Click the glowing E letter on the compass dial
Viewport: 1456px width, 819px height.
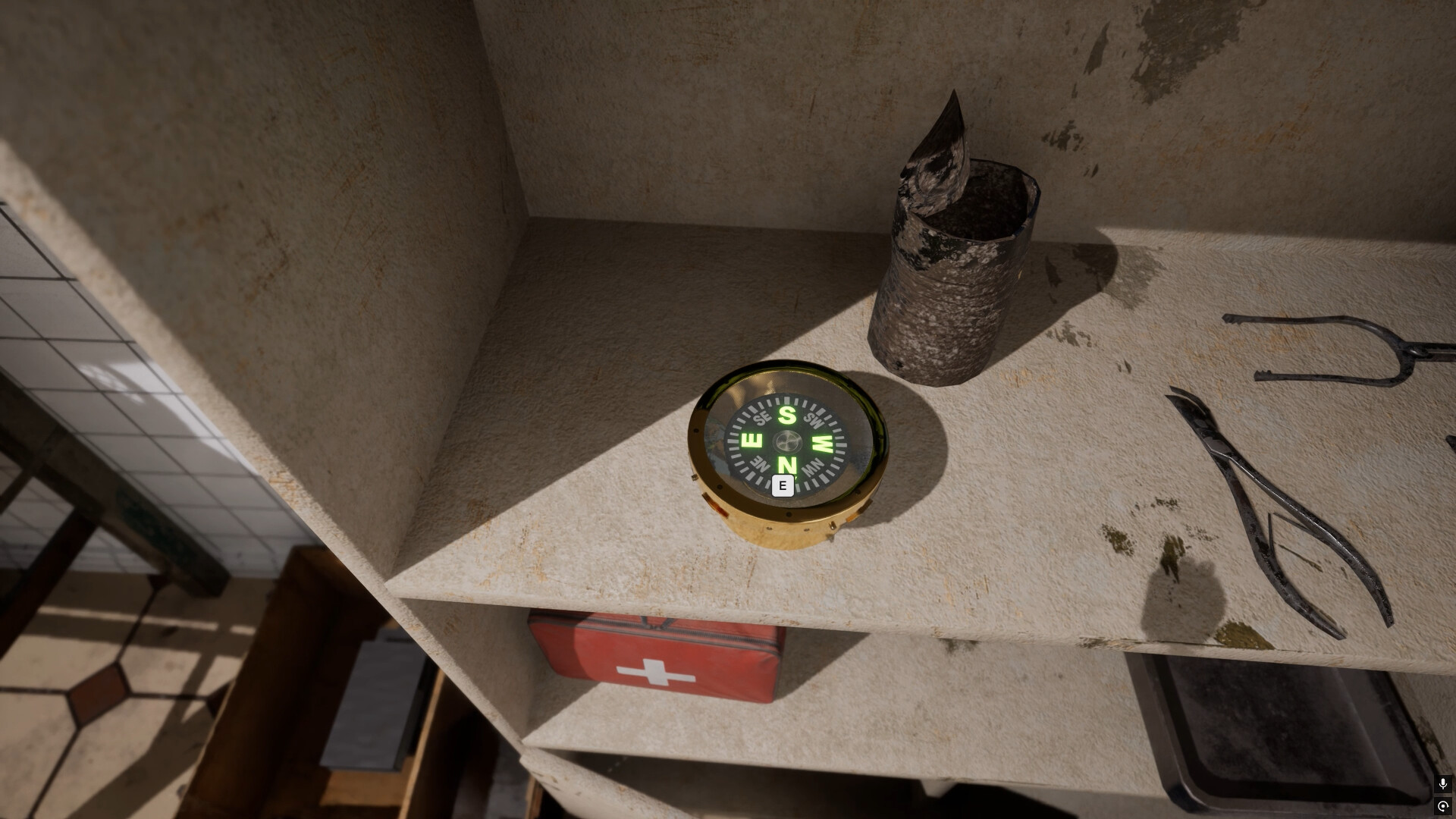pos(752,441)
